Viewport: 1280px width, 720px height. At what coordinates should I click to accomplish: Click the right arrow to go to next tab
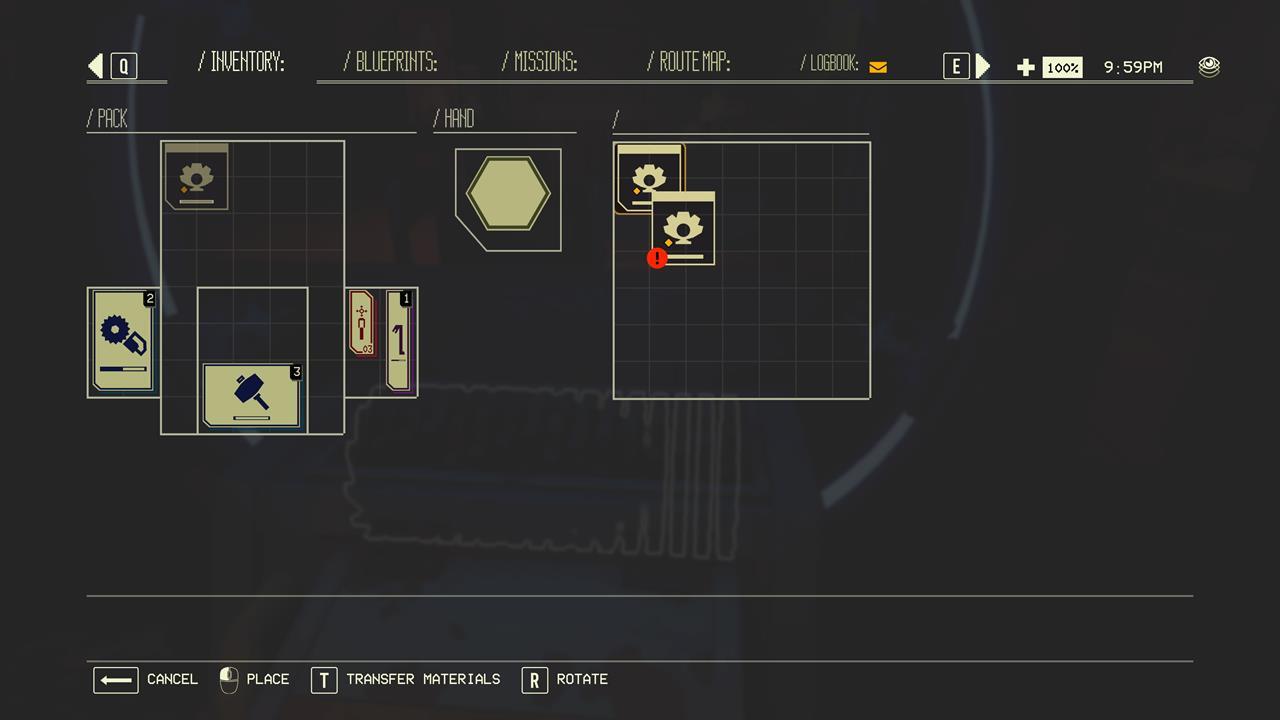[983, 66]
